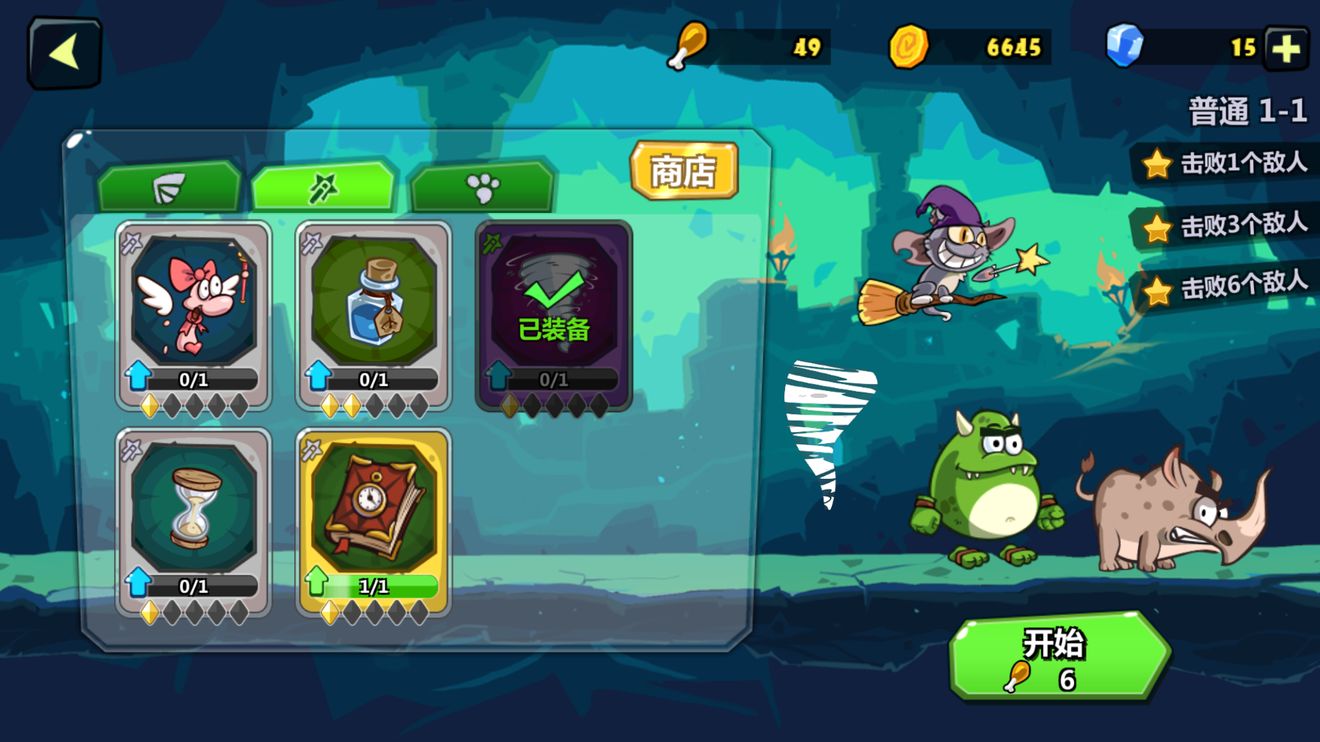Add more blue gems with plus button
Screen dimensions: 1320x742
point(1286,48)
